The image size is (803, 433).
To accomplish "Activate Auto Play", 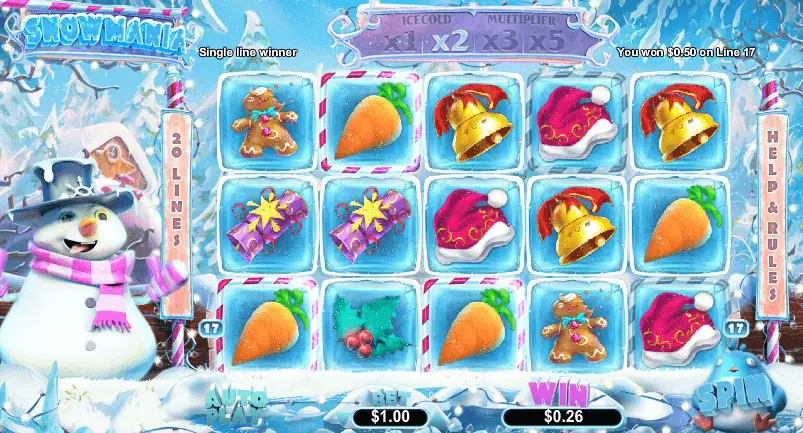I will click(235, 398).
